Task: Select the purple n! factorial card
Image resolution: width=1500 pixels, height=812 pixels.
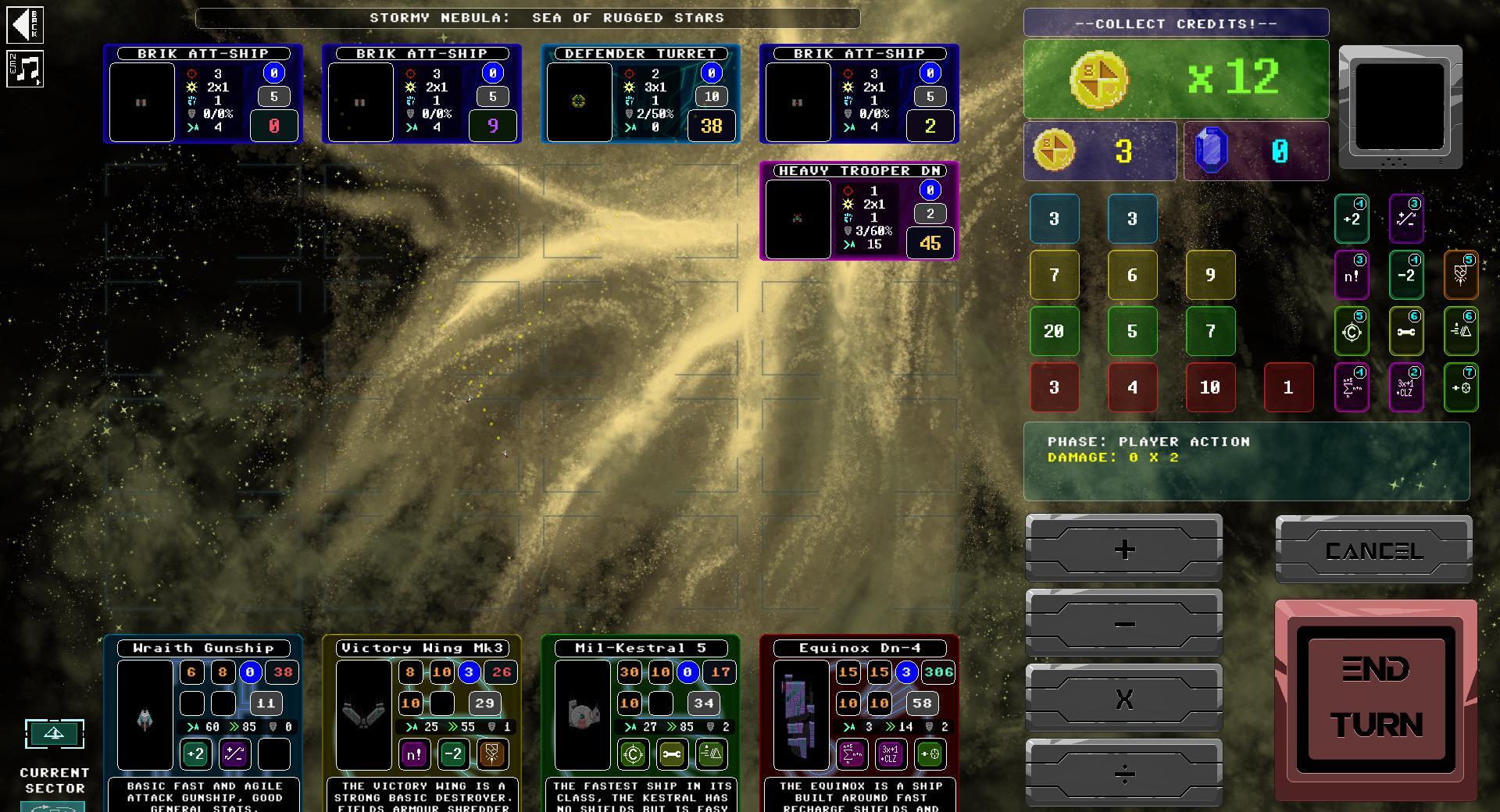Action: click(1352, 275)
